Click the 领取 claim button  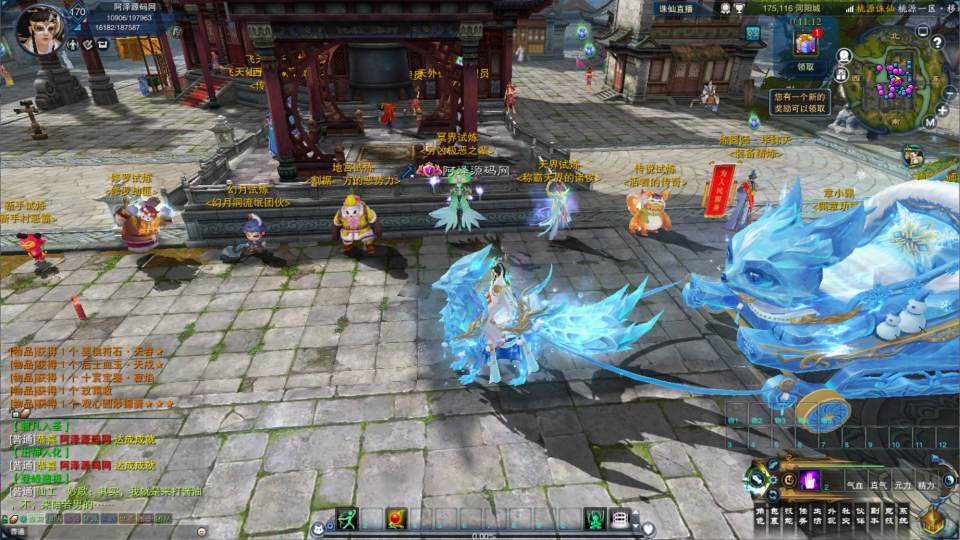[x=805, y=67]
